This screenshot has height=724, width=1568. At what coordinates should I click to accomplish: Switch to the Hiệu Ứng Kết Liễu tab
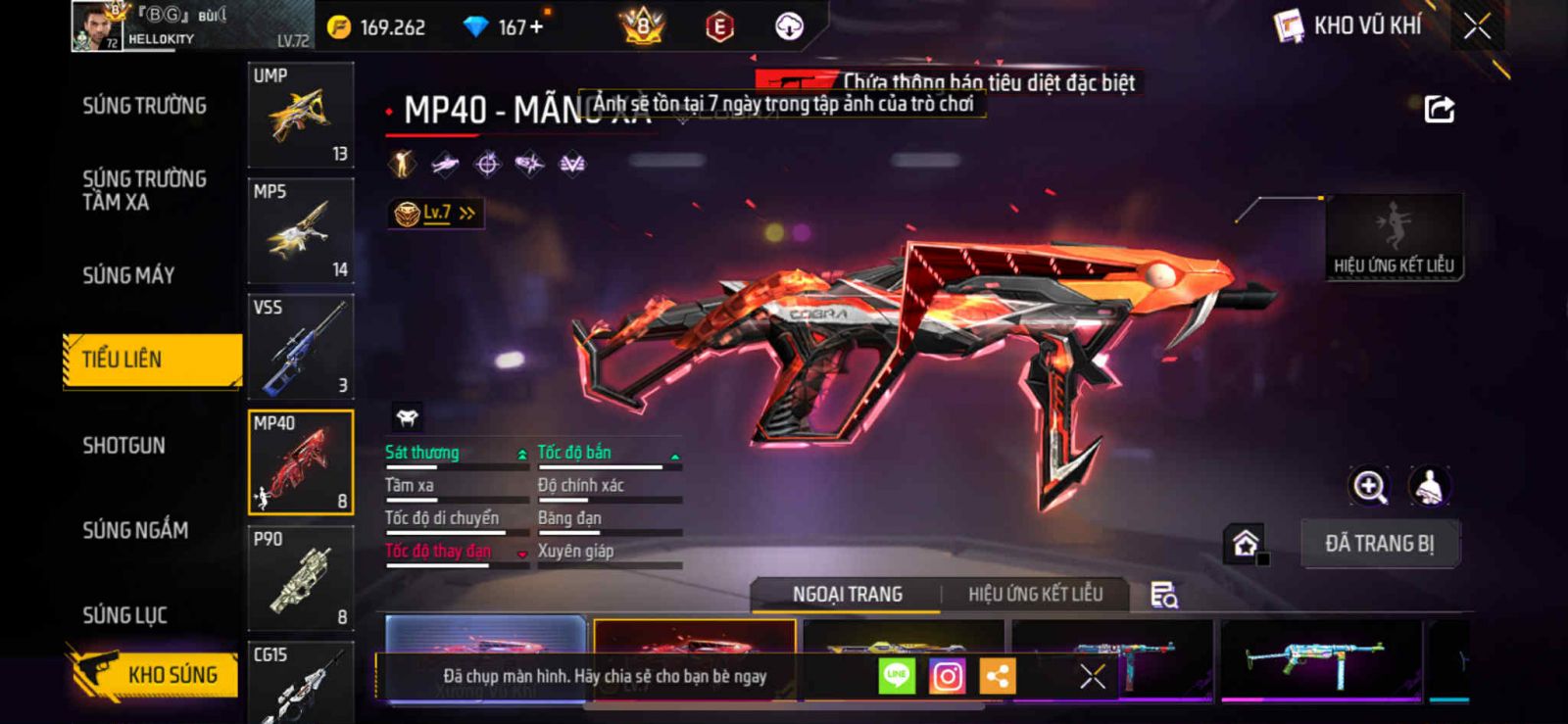point(1035,595)
